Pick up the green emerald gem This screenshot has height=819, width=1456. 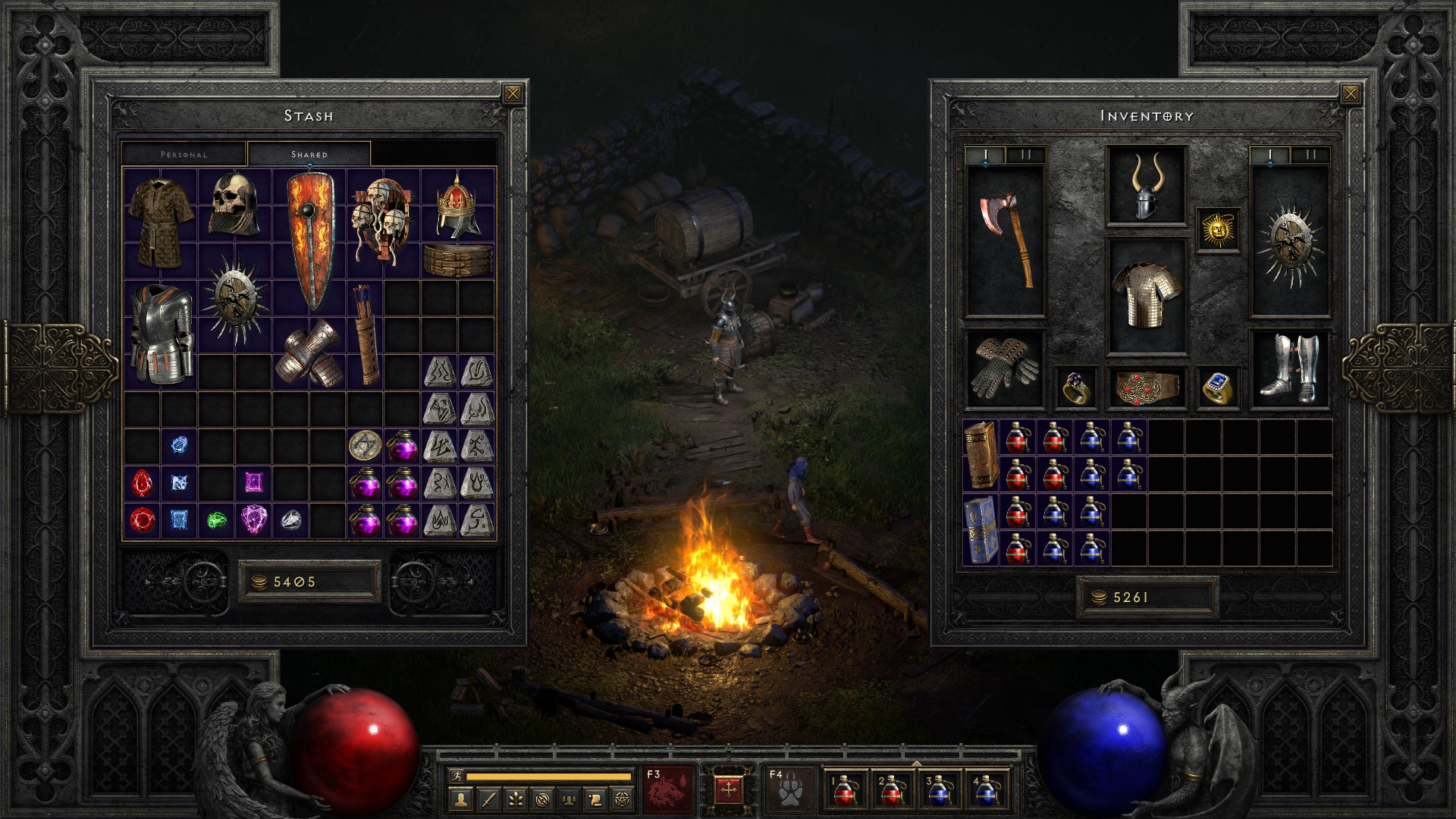pyautogui.click(x=216, y=520)
